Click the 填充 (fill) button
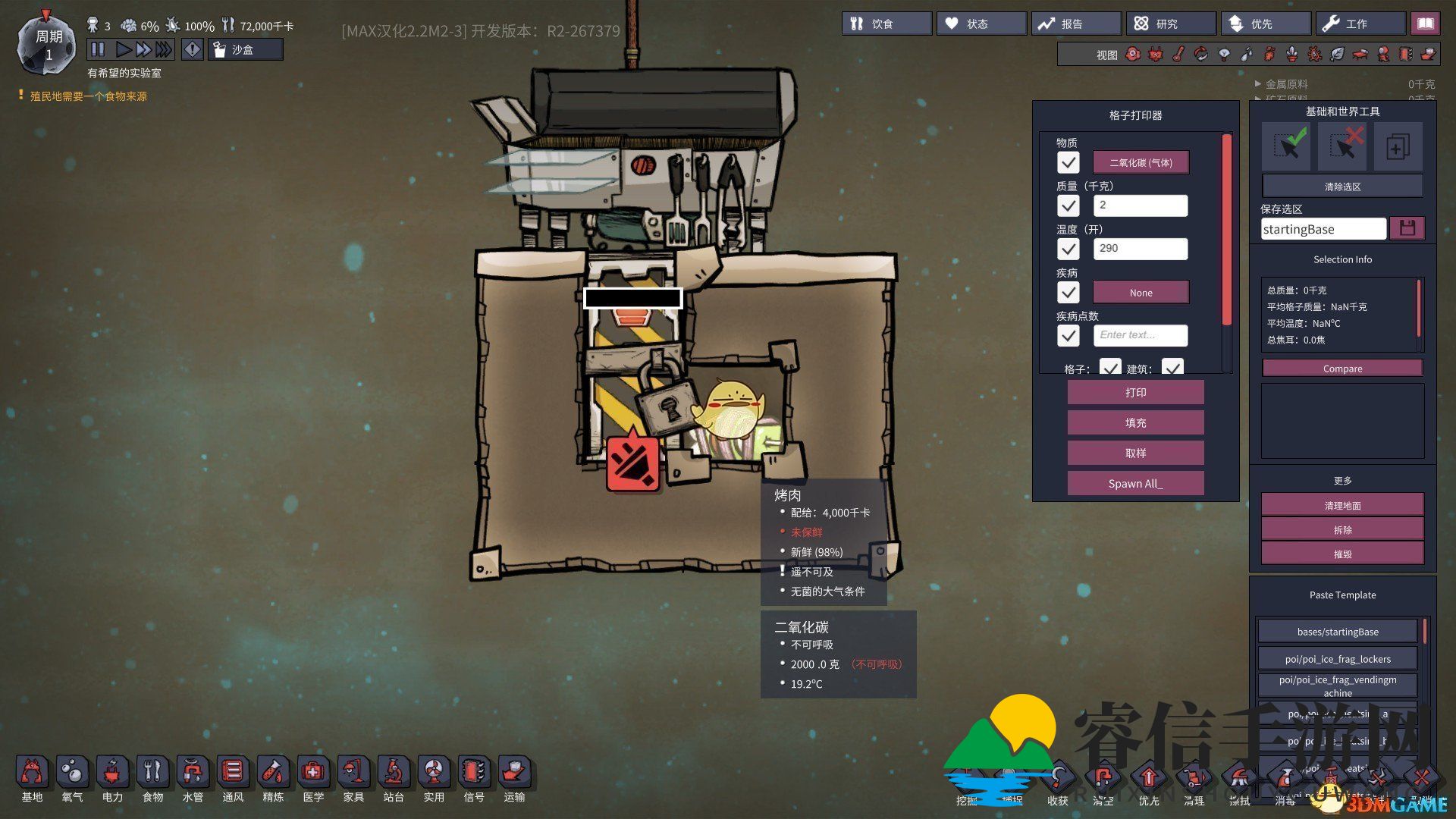The height and width of the screenshot is (819, 1456). (1135, 423)
